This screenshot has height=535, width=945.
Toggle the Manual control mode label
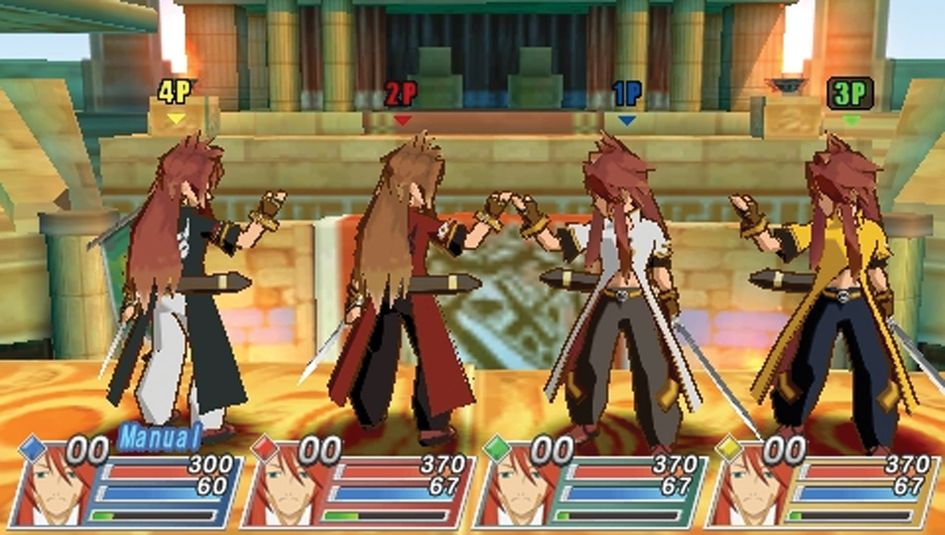coord(160,436)
